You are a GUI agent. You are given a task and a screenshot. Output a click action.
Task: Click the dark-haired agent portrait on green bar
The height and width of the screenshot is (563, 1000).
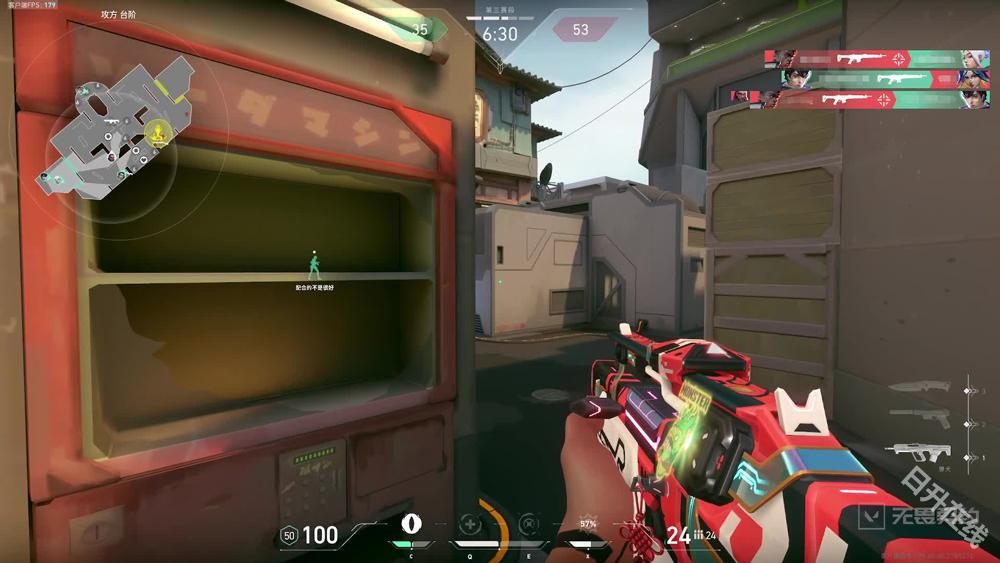pyautogui.click(x=795, y=78)
